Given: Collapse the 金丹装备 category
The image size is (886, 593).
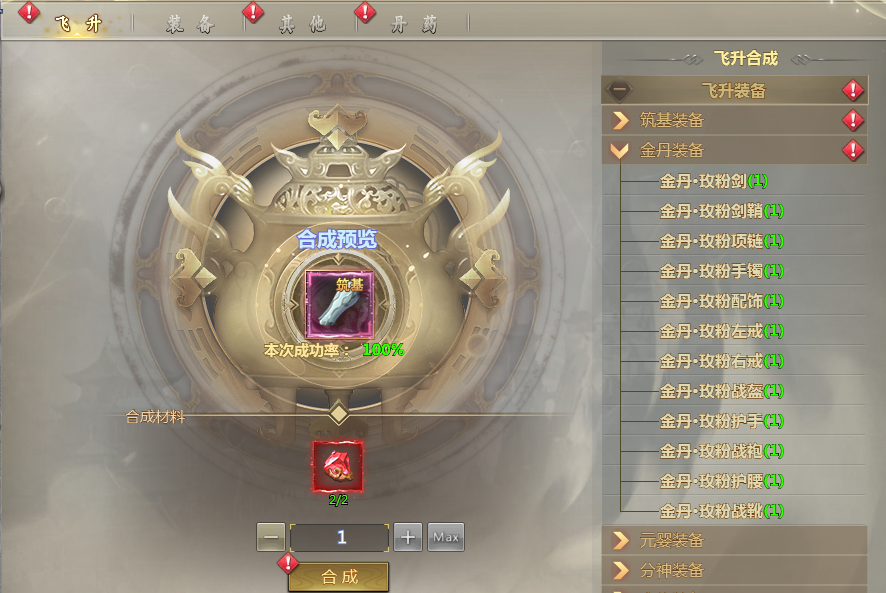Looking at the screenshot, I should click(x=734, y=151).
